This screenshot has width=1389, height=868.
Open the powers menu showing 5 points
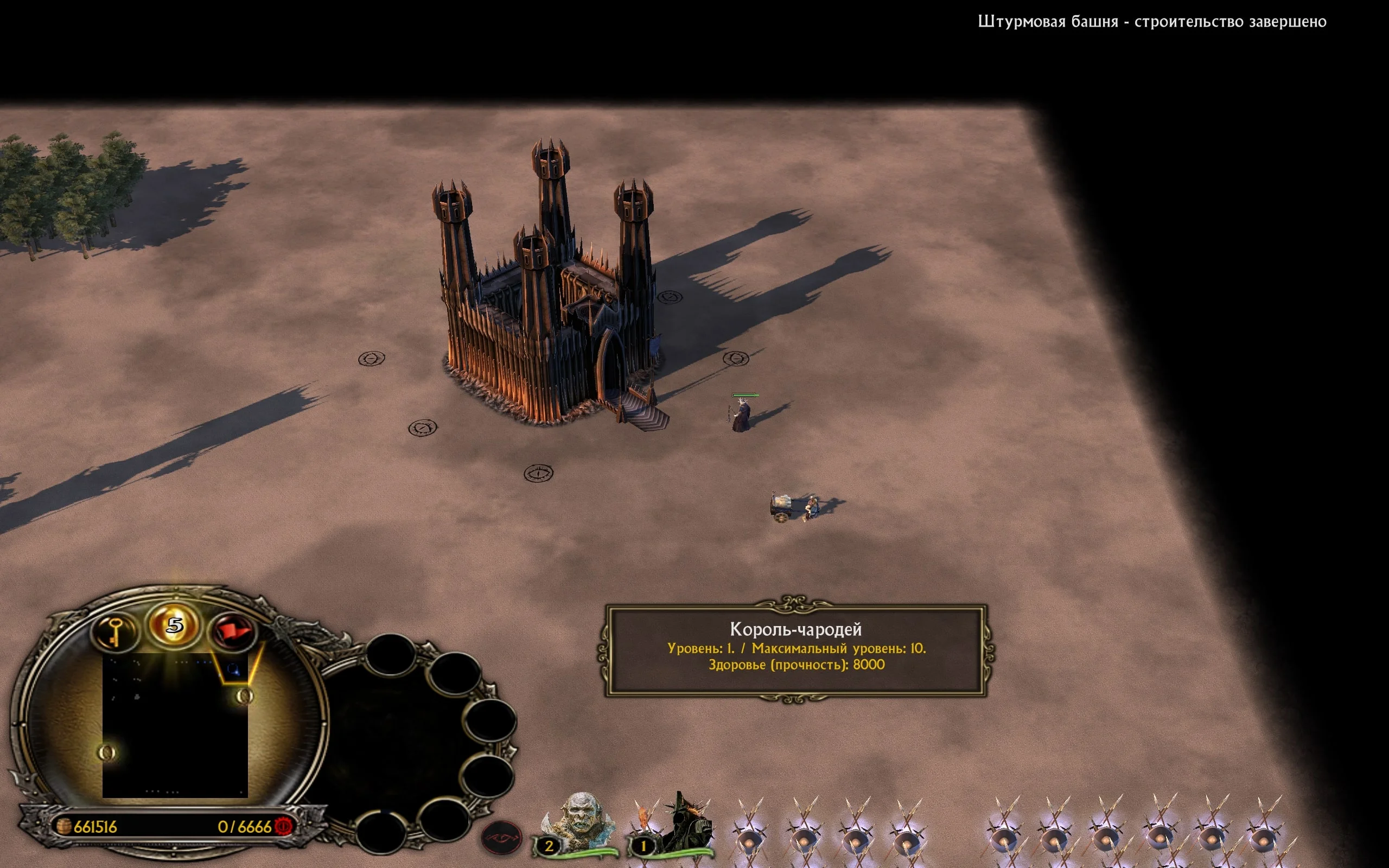[x=175, y=624]
